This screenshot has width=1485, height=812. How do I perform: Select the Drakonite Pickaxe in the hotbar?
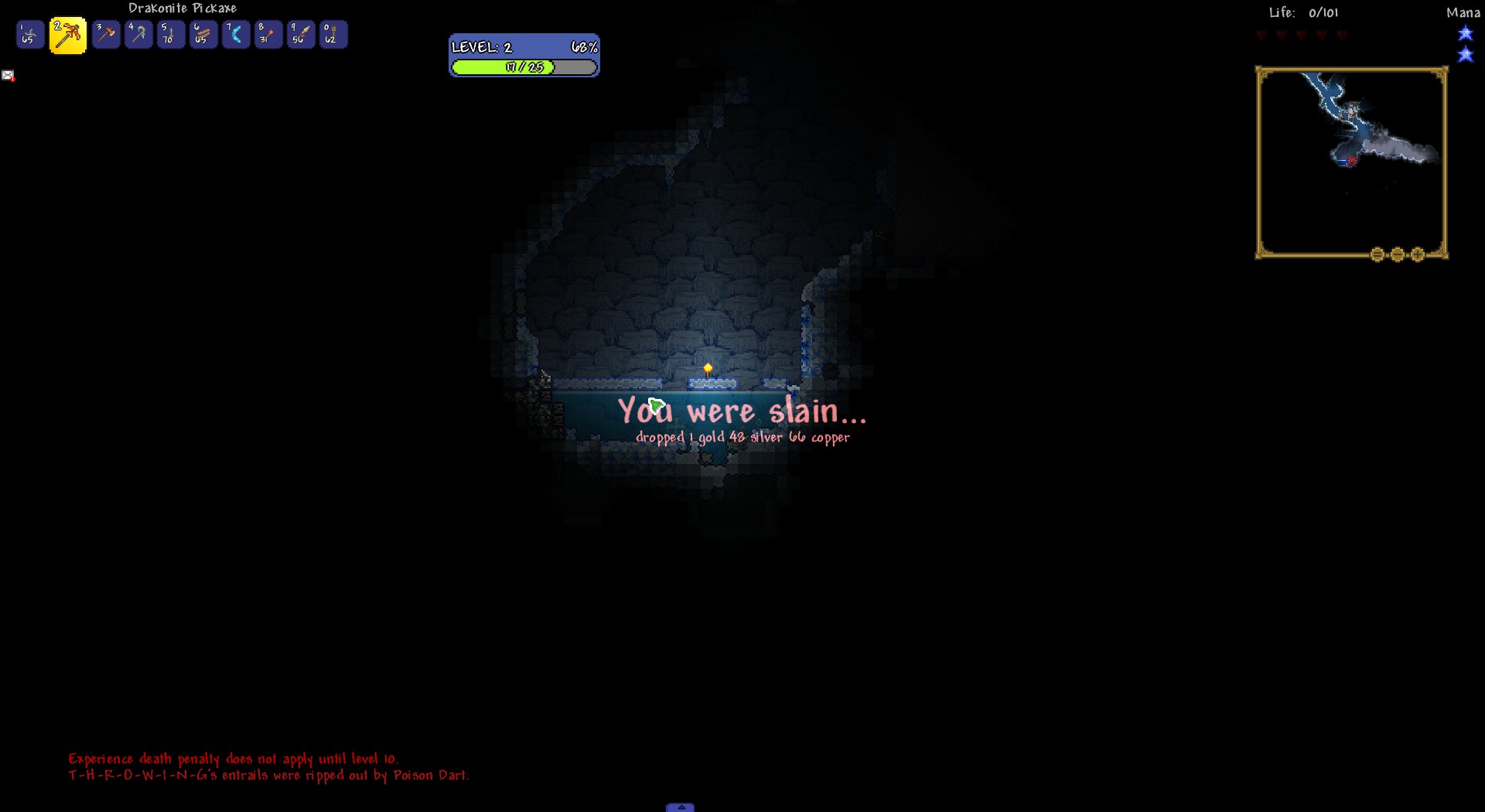(x=68, y=34)
